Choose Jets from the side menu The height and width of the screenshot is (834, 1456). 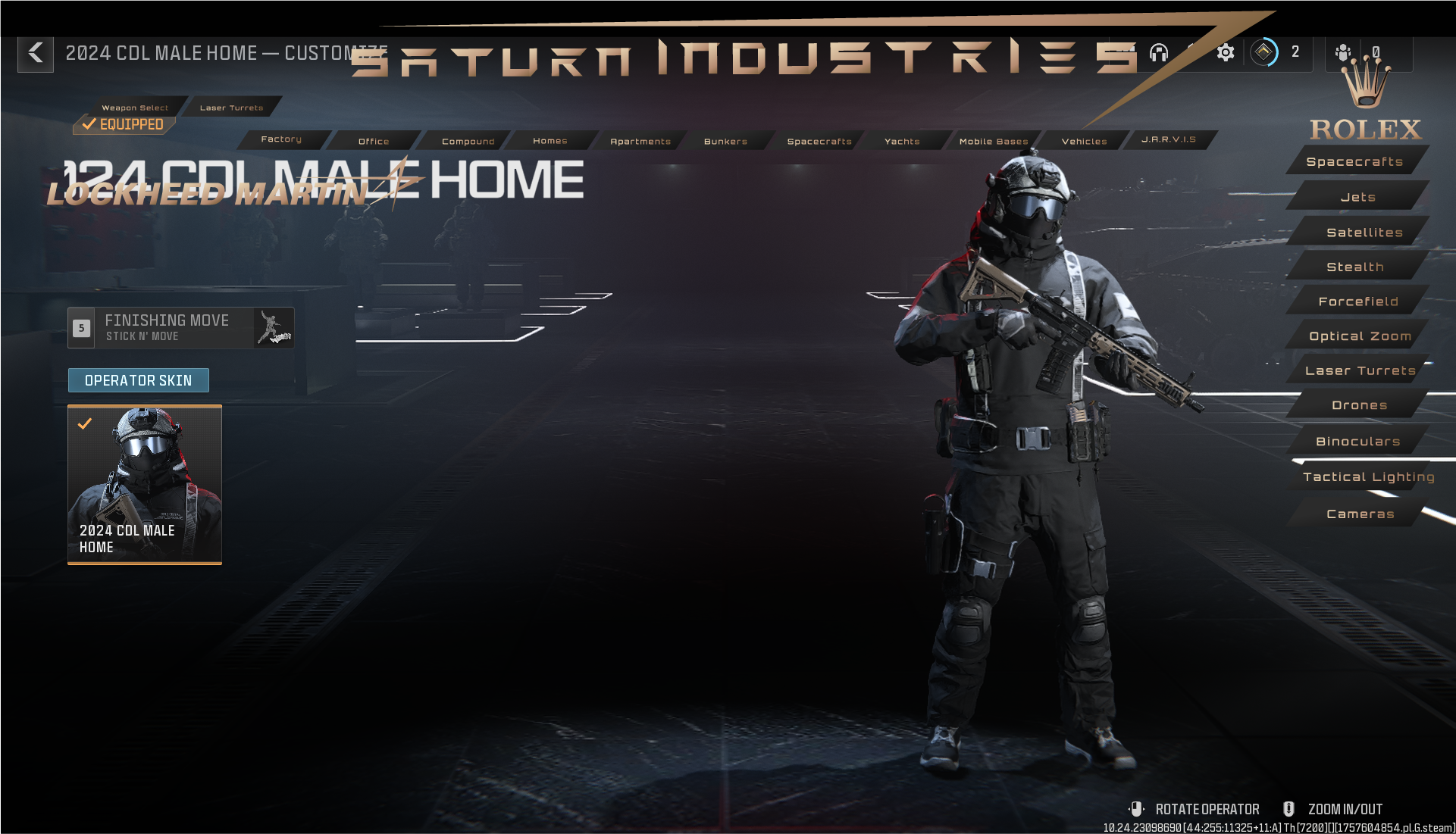(1357, 197)
